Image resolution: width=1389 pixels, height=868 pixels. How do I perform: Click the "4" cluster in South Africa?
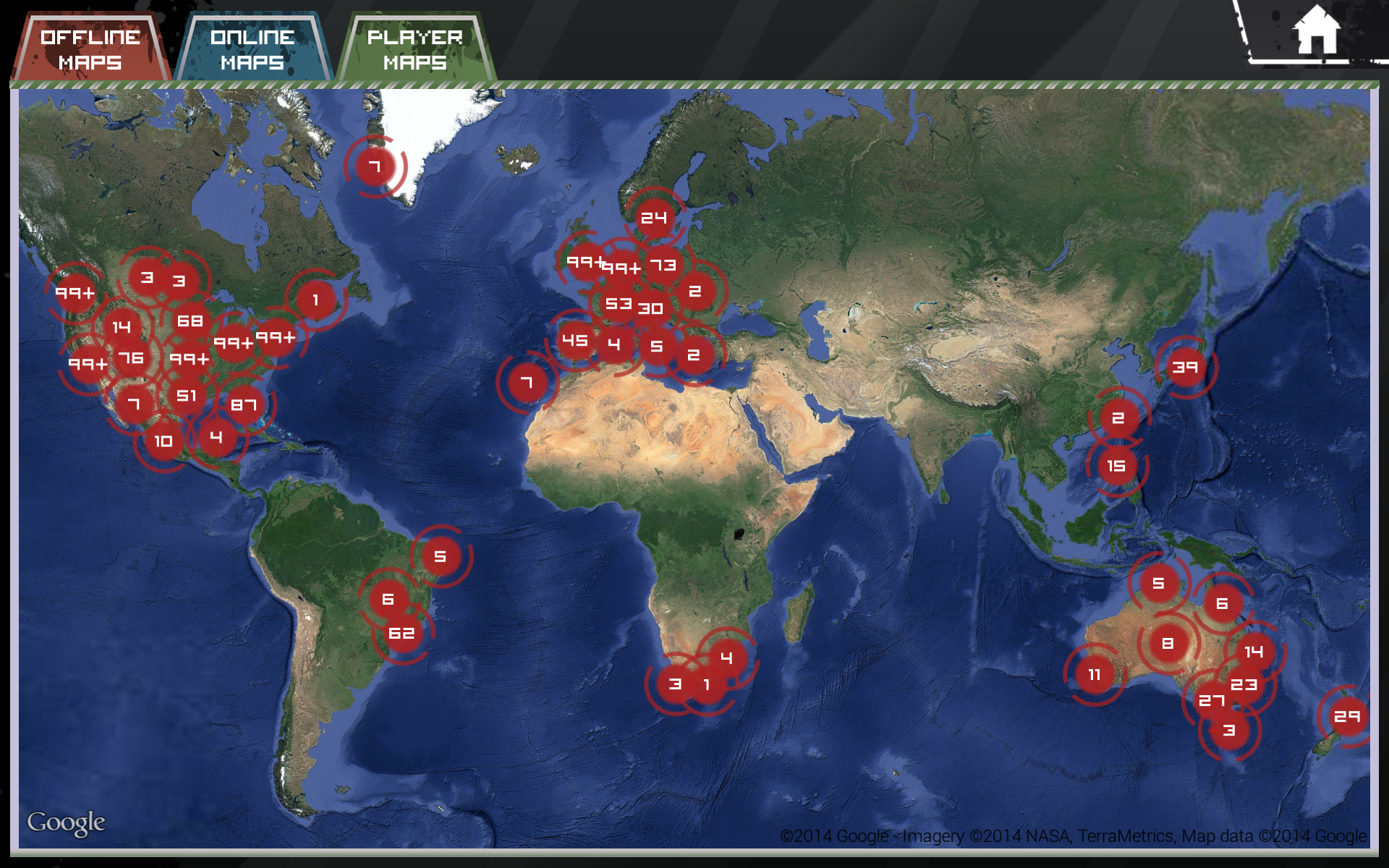click(x=726, y=657)
